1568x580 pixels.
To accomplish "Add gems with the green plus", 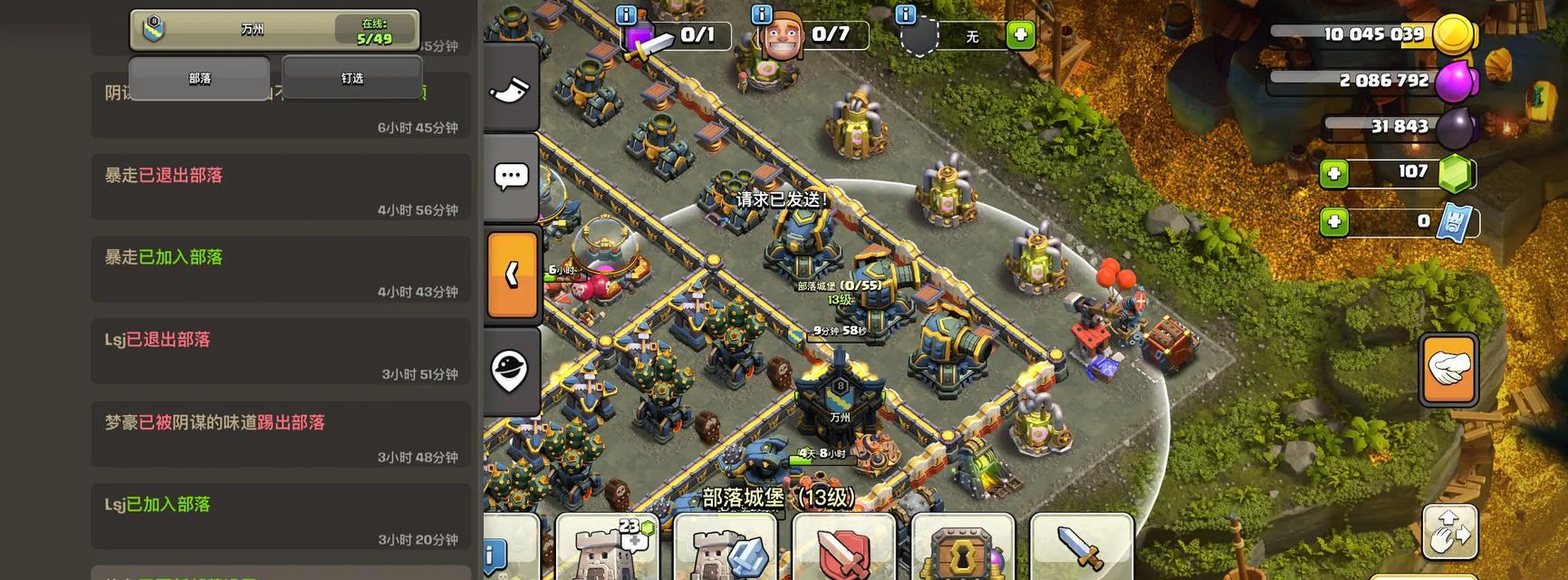I will click(x=1333, y=173).
